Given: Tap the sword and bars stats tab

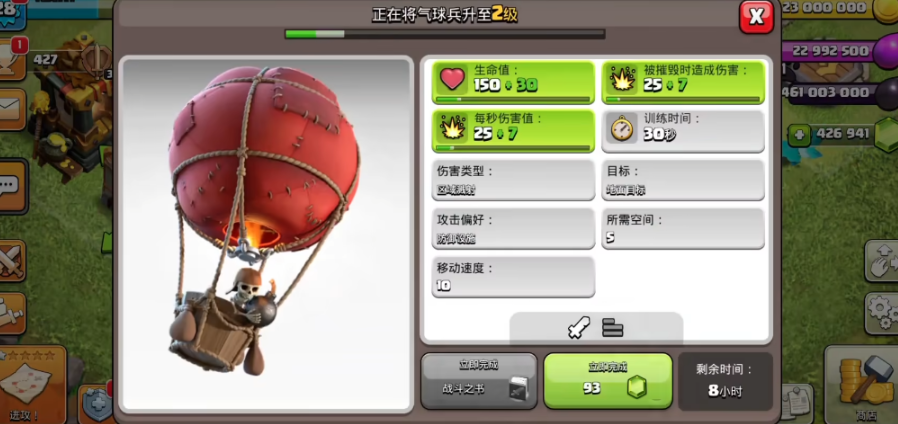Looking at the screenshot, I should (596, 328).
